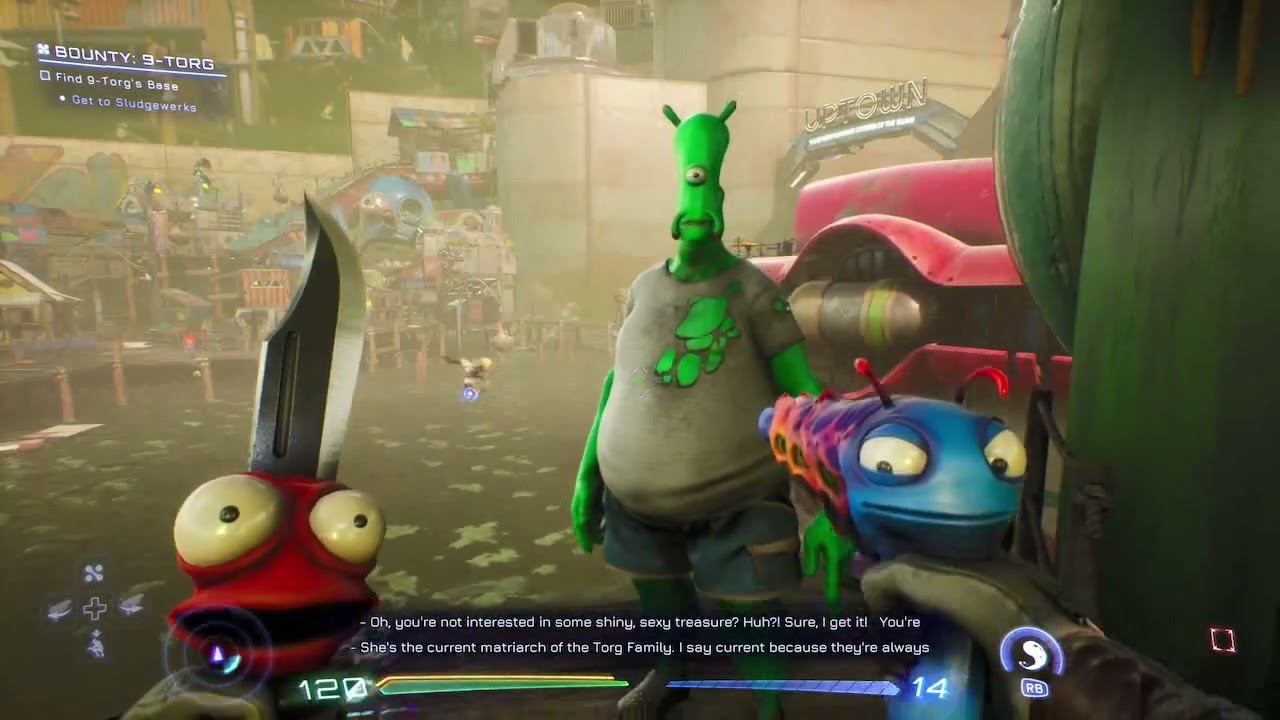Click the red square marker icon
1280x720 pixels.
(1222, 640)
